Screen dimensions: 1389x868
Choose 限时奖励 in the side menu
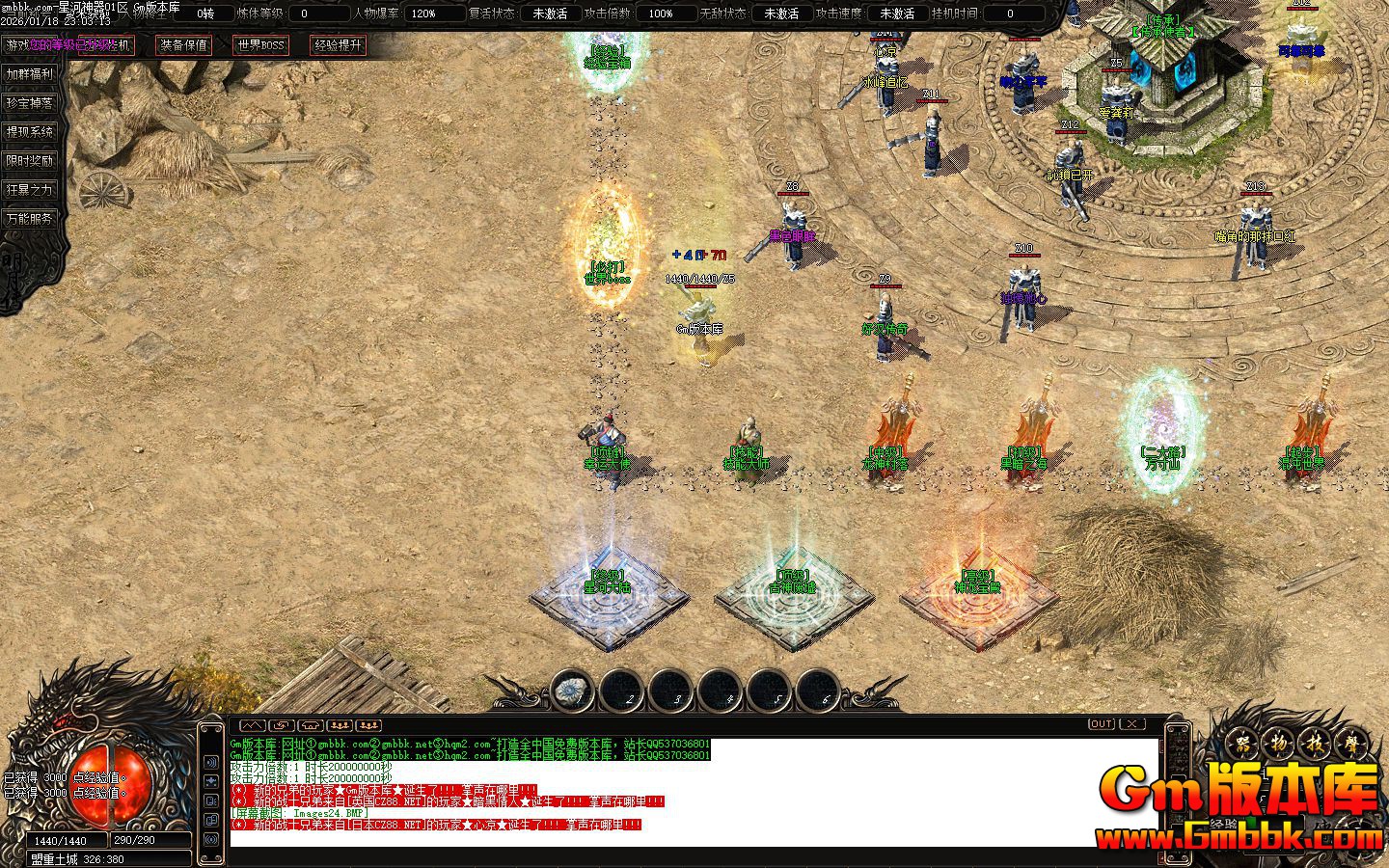tap(30, 161)
